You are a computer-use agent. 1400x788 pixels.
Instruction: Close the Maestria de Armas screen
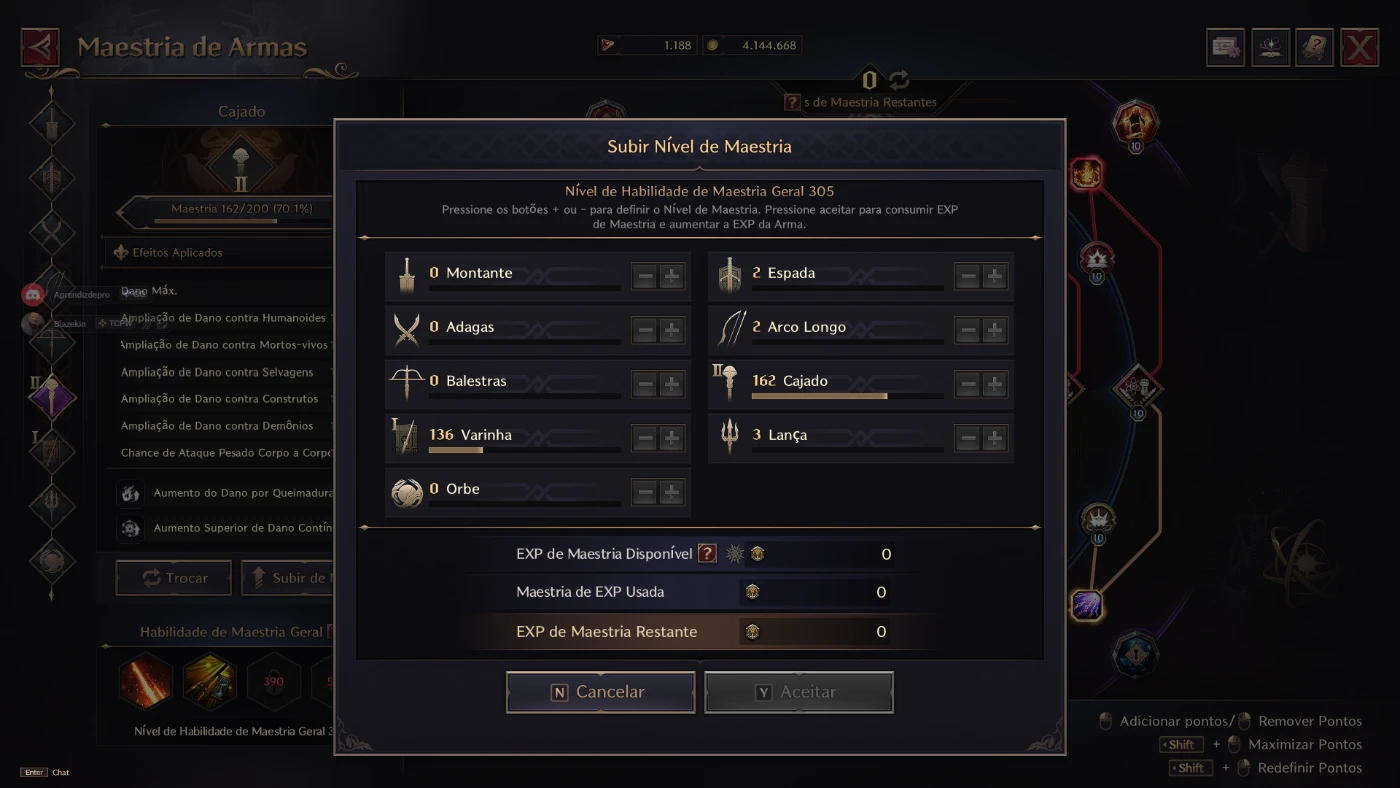(x=1359, y=47)
